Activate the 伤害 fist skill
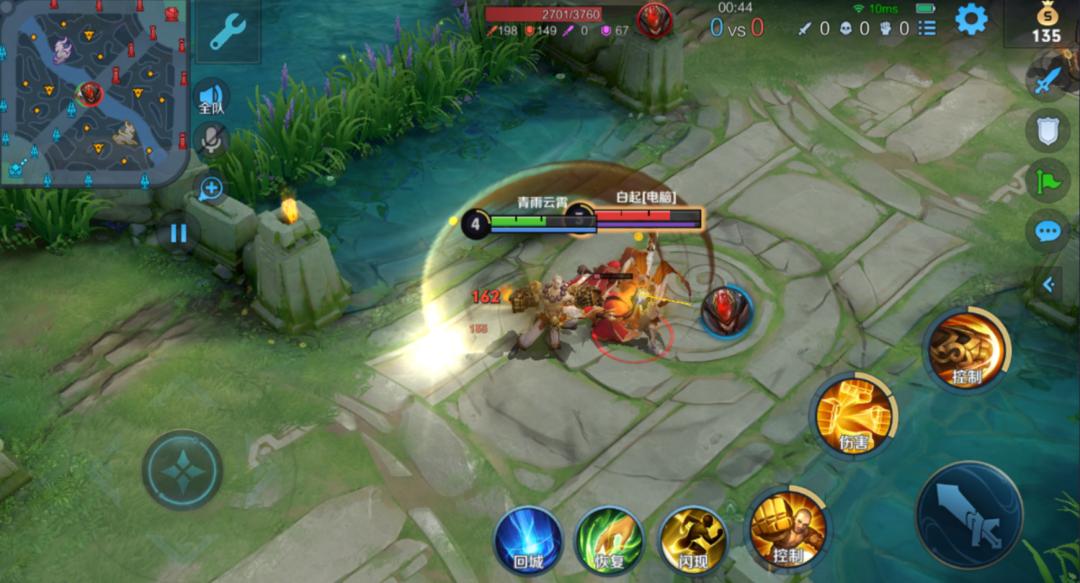The image size is (1080, 583). 854,414
